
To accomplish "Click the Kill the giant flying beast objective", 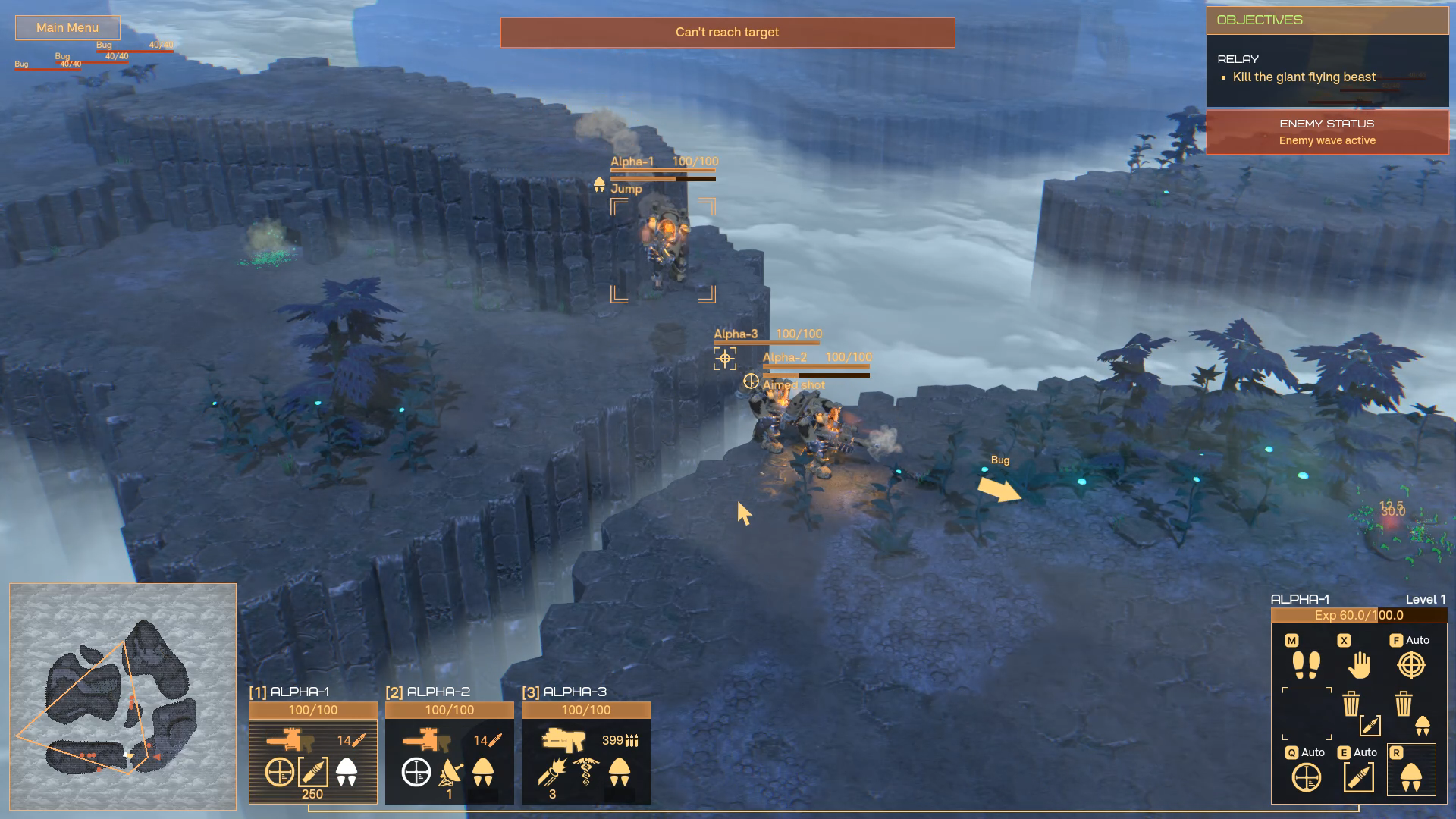I will [1304, 77].
